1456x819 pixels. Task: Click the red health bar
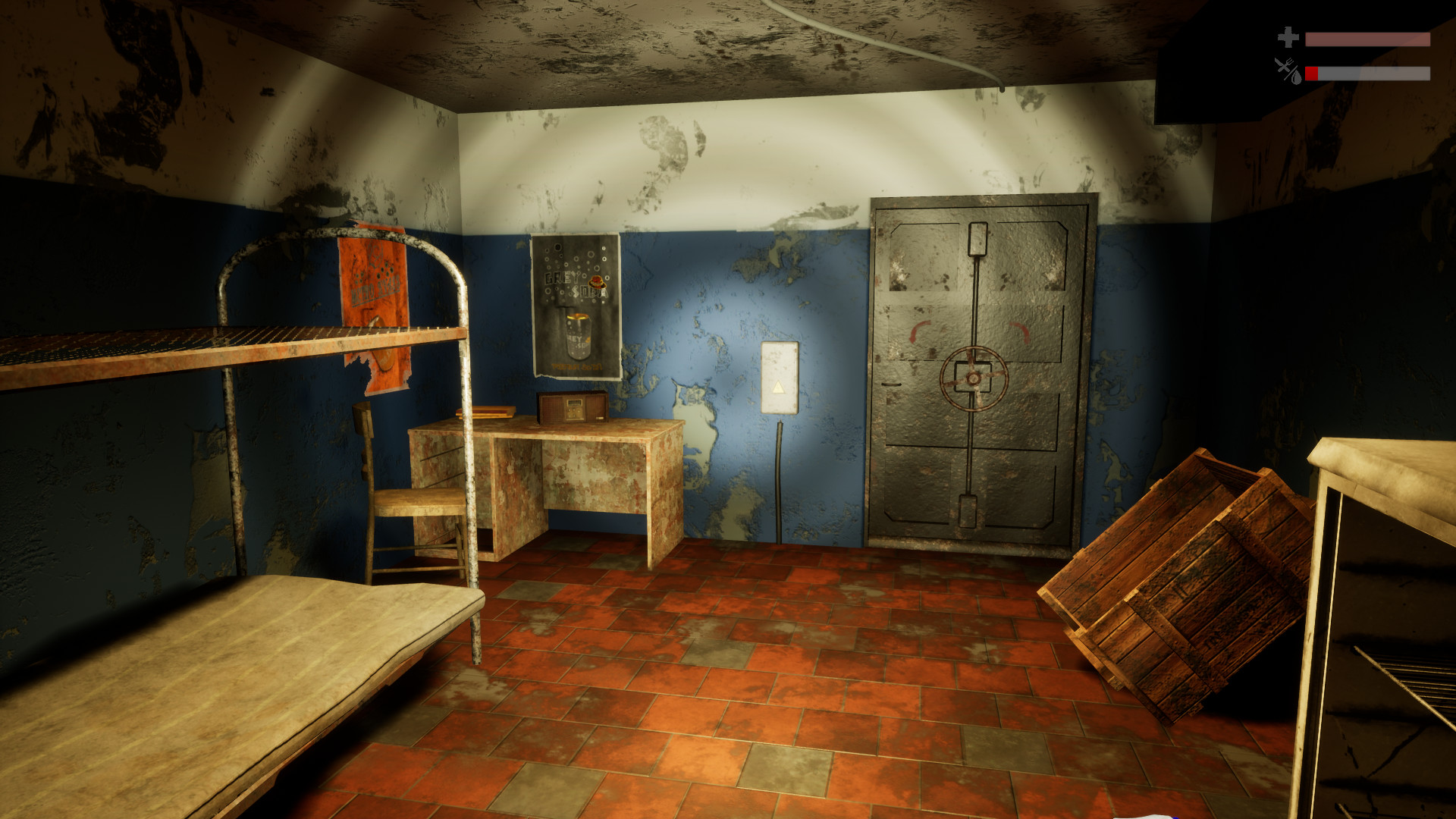(x=1369, y=39)
